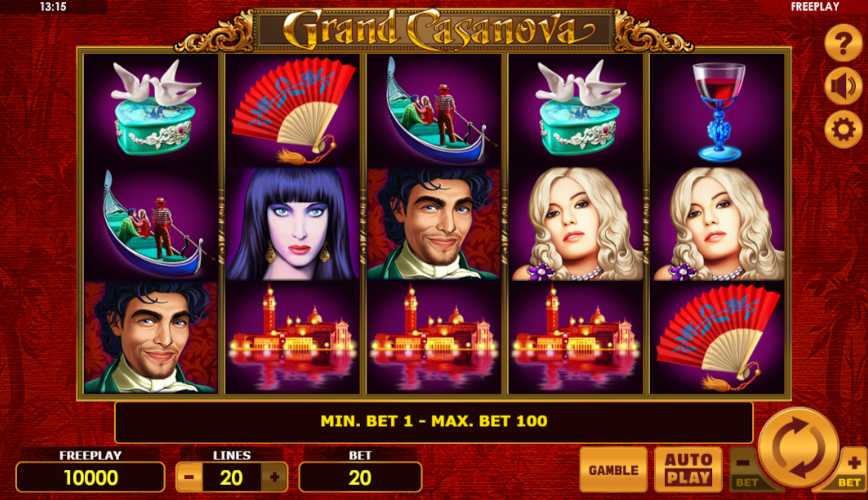868x500 pixels.
Task: Raise the bet with the plus BET button
Action: [x=850, y=471]
